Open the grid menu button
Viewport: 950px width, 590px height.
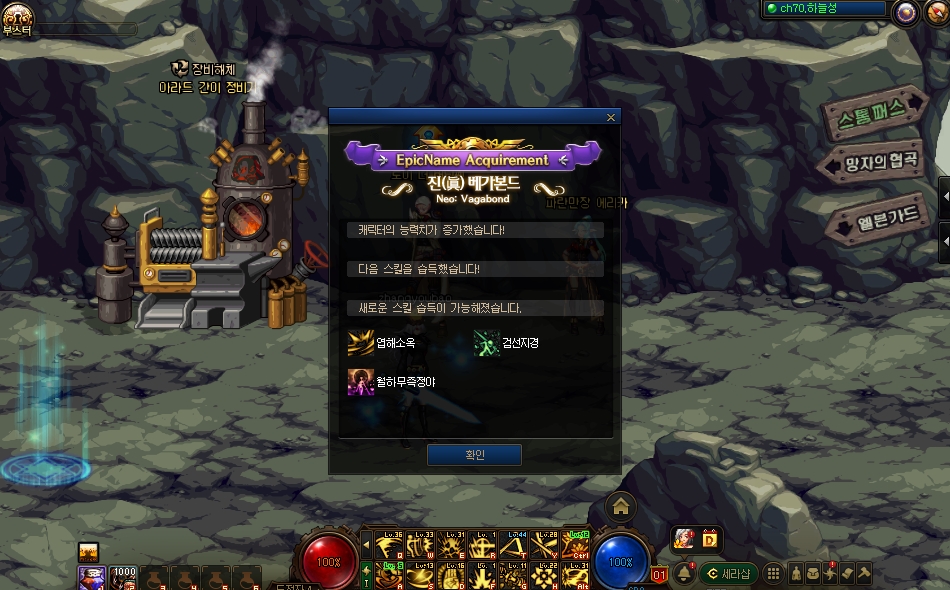[773, 573]
